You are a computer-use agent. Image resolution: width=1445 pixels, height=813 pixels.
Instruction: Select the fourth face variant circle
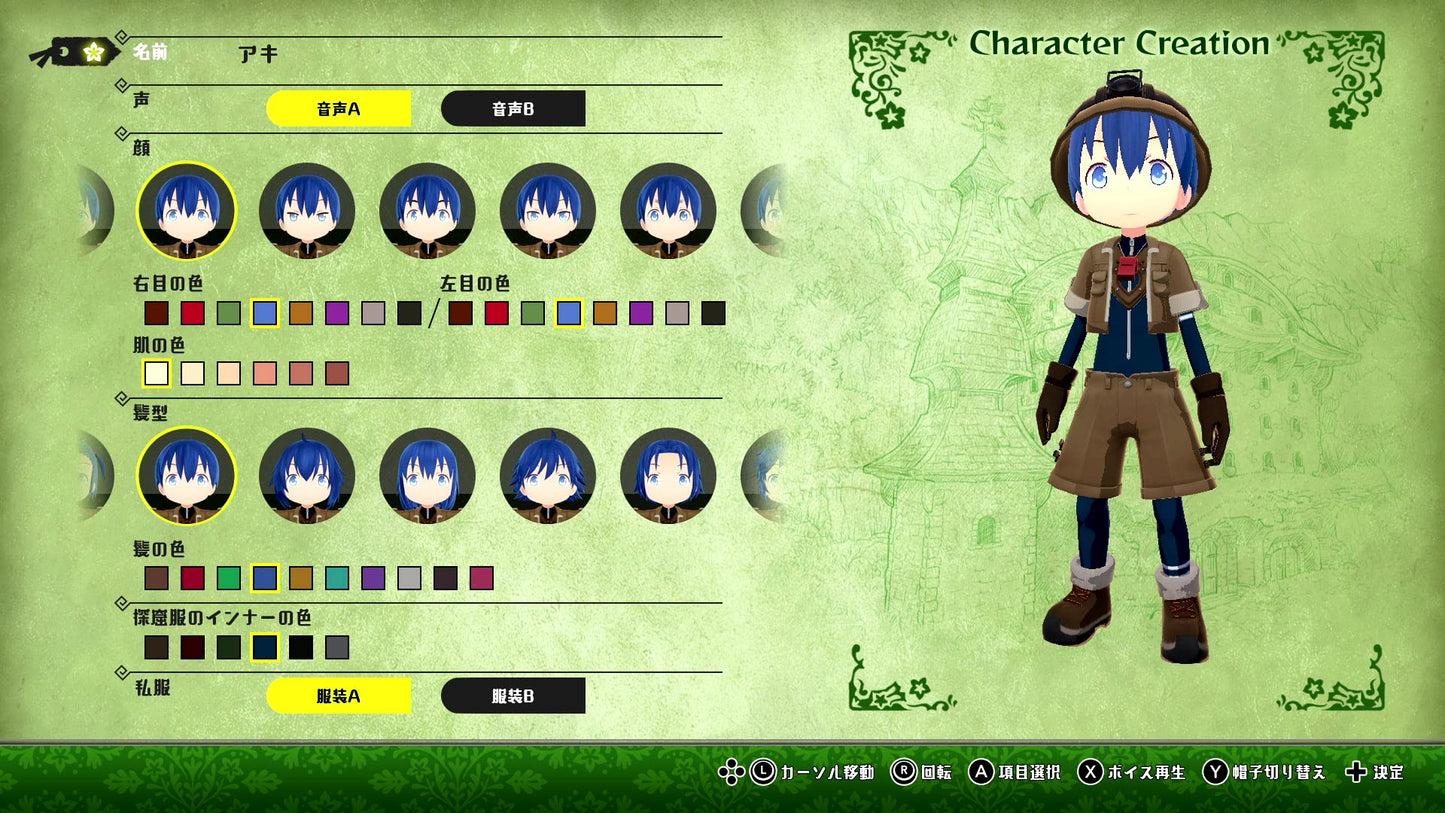(x=547, y=211)
